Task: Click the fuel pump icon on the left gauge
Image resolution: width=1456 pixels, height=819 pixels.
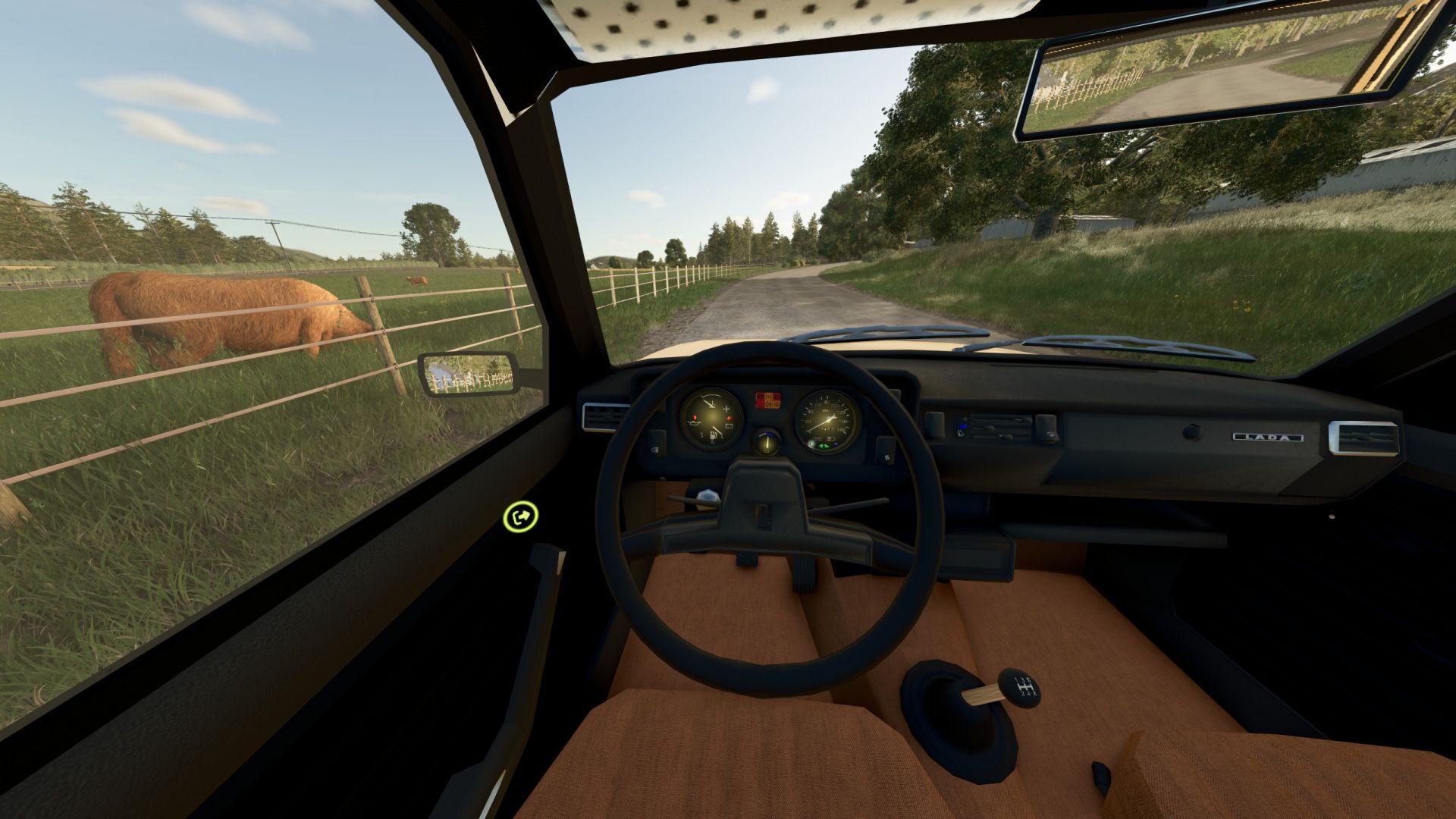Action: [714, 435]
